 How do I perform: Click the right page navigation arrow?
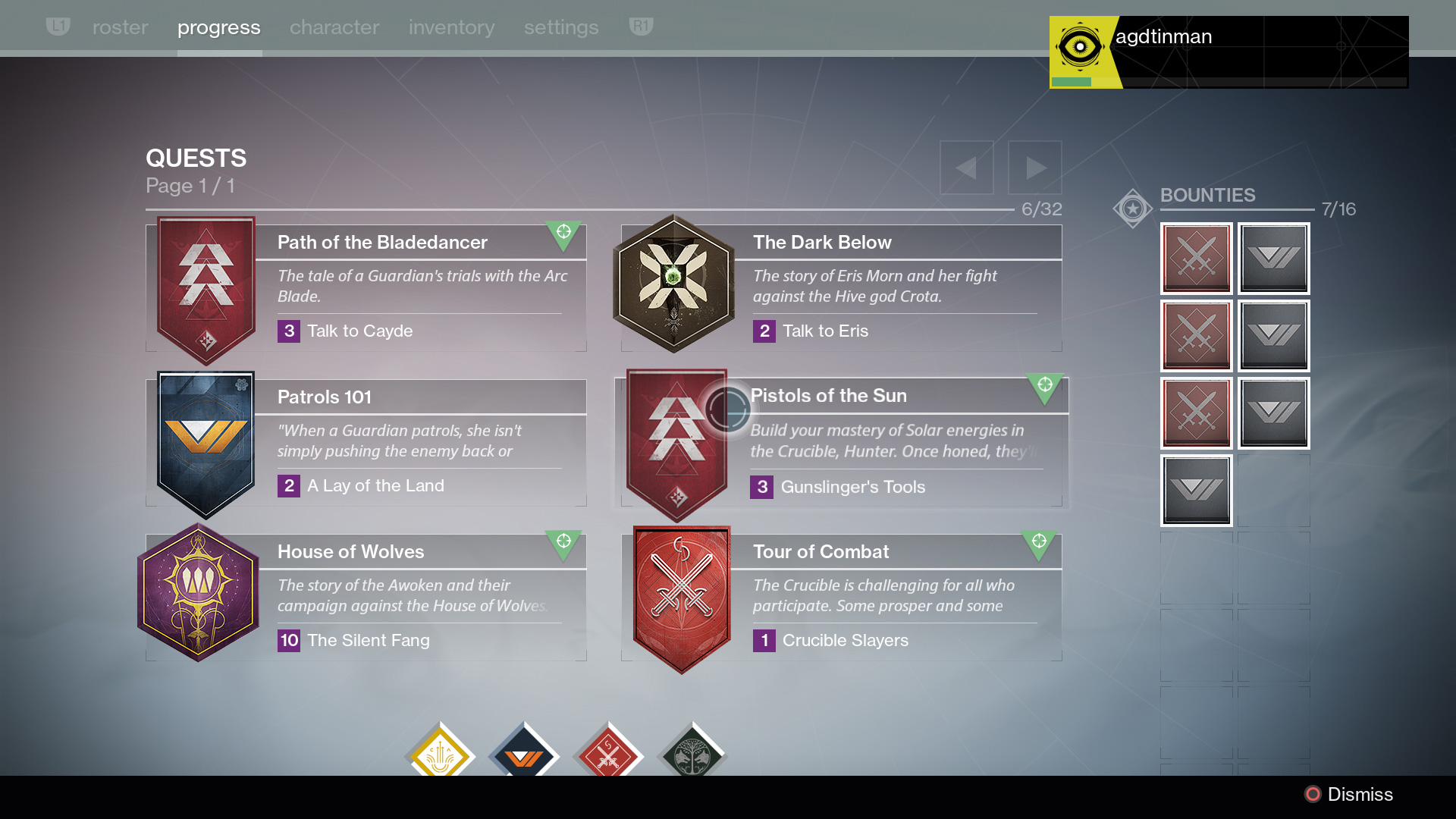(1035, 167)
